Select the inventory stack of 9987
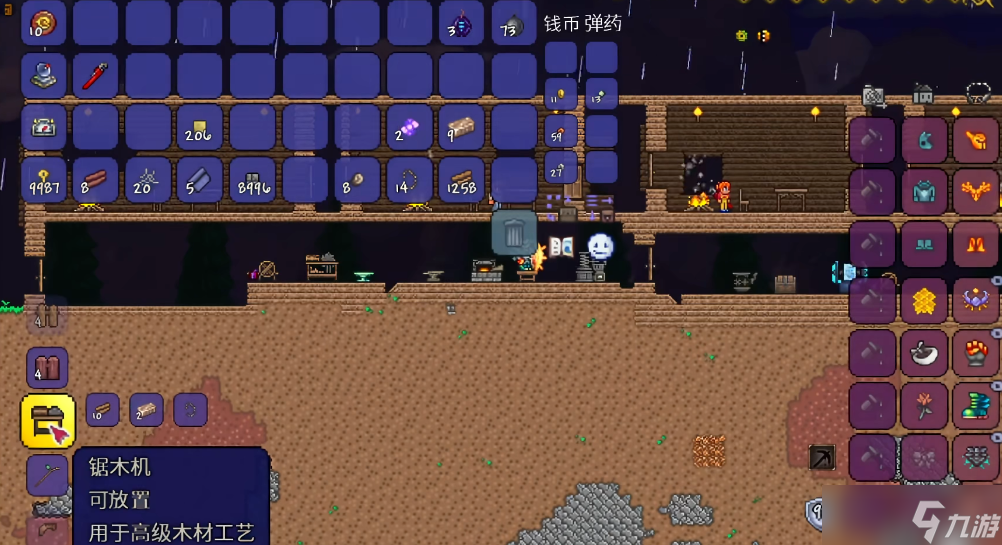Screen dimensions: 1002x545 pyautogui.click(x=44, y=180)
